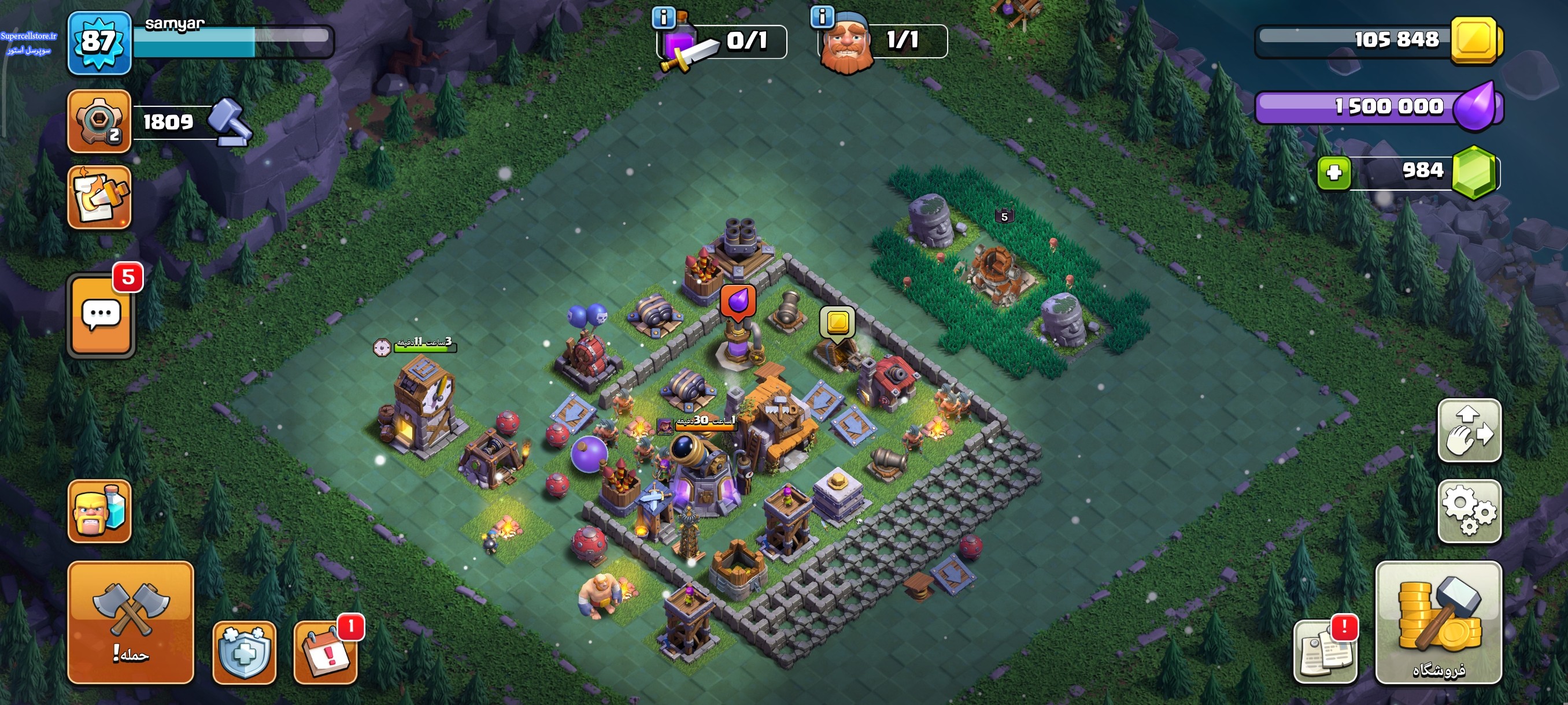Open the chat speech bubble button

point(101,314)
